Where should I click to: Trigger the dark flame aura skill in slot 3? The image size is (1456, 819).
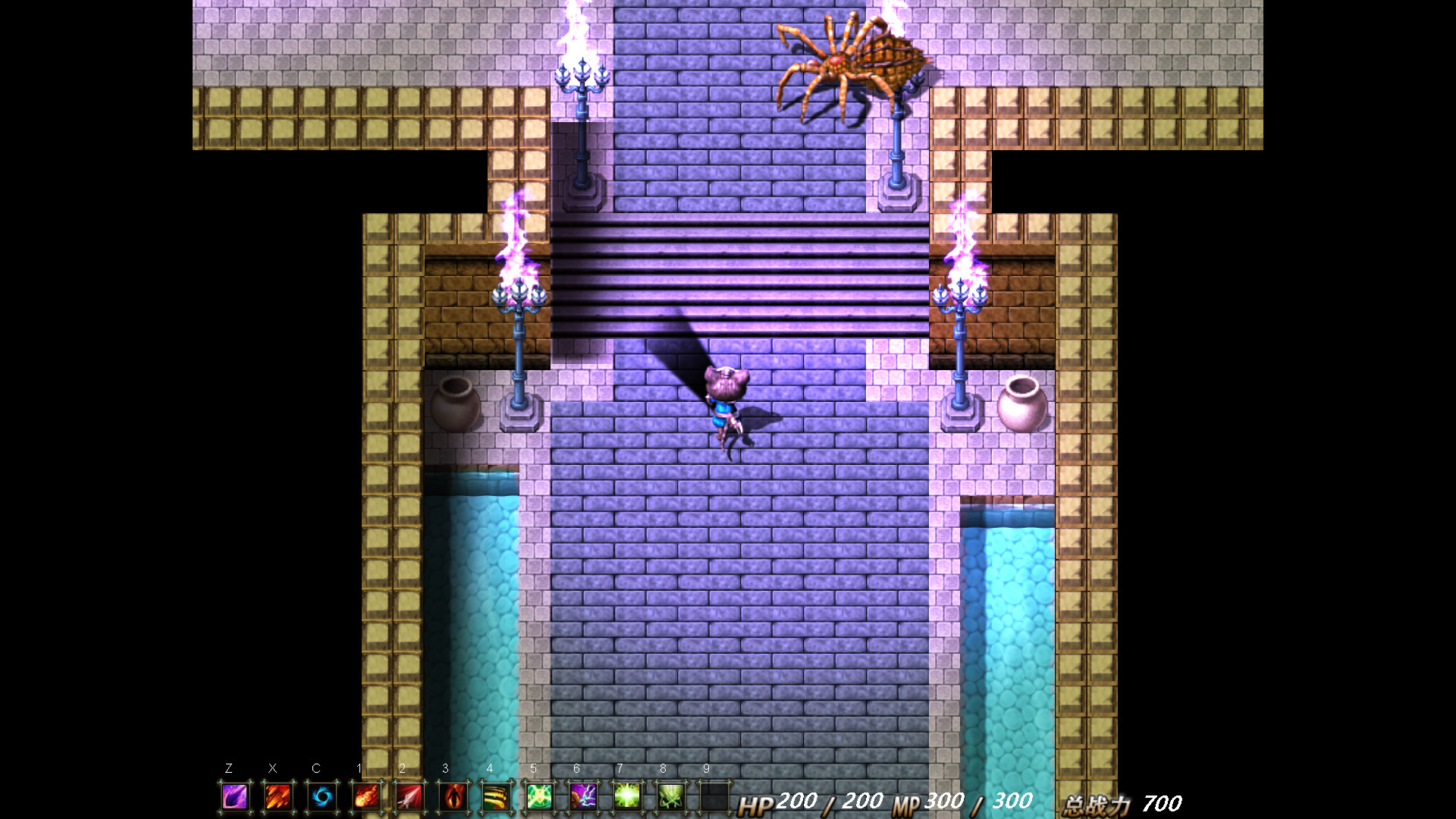(x=453, y=797)
